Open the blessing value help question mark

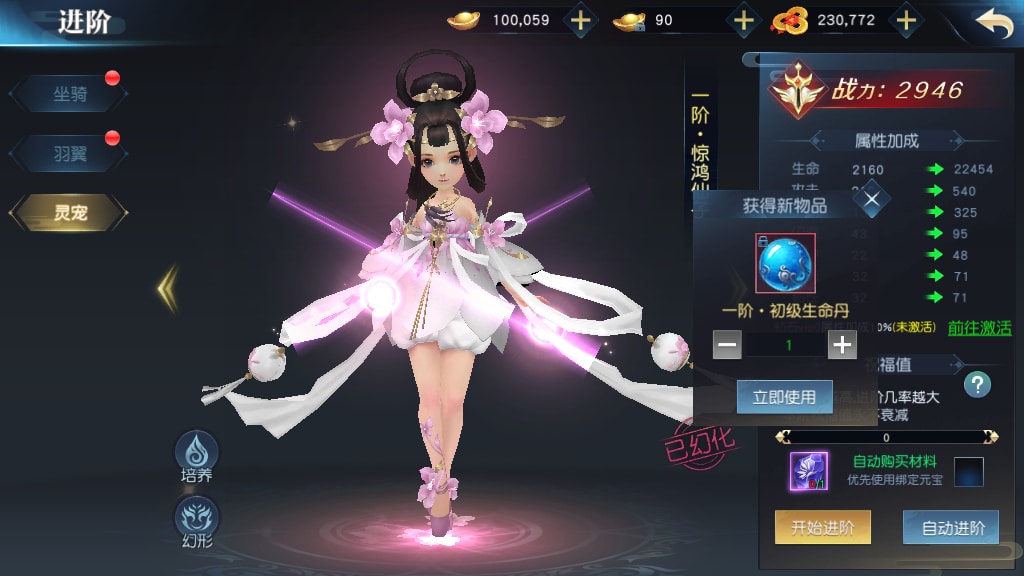pyautogui.click(x=977, y=384)
